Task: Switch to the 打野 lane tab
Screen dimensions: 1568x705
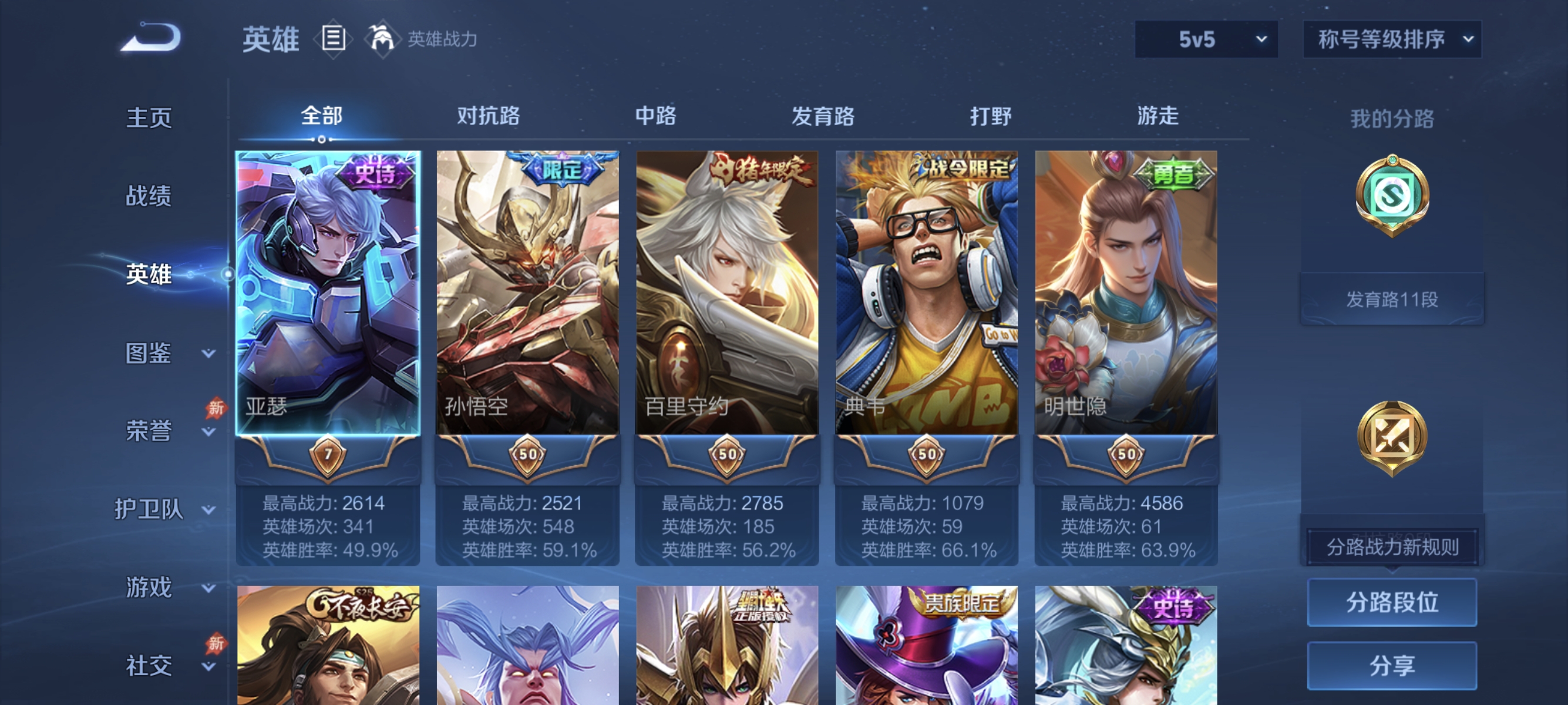Action: [990, 116]
